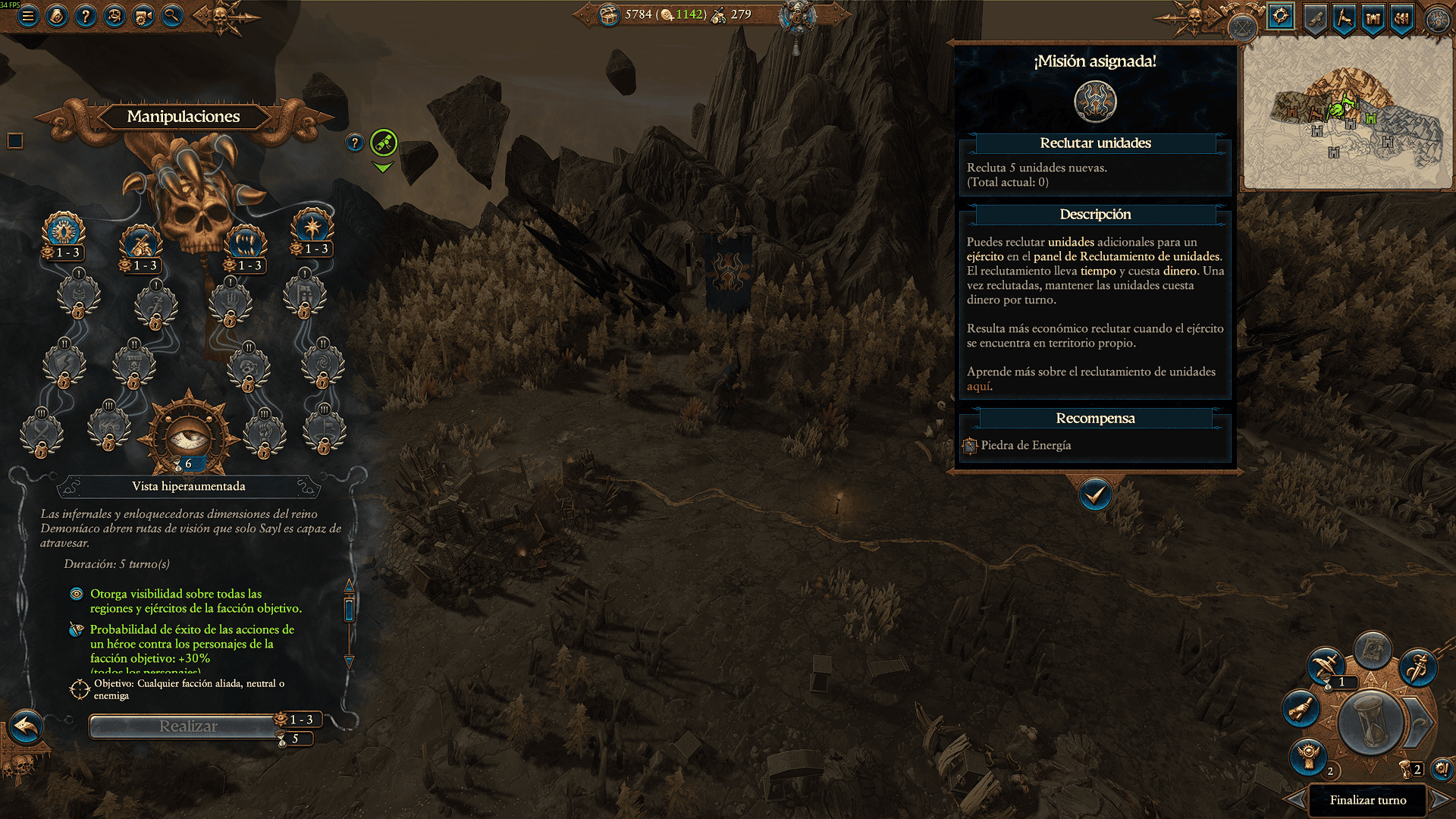Open the magnifying glass search
1456x819 pixels.
[172, 15]
